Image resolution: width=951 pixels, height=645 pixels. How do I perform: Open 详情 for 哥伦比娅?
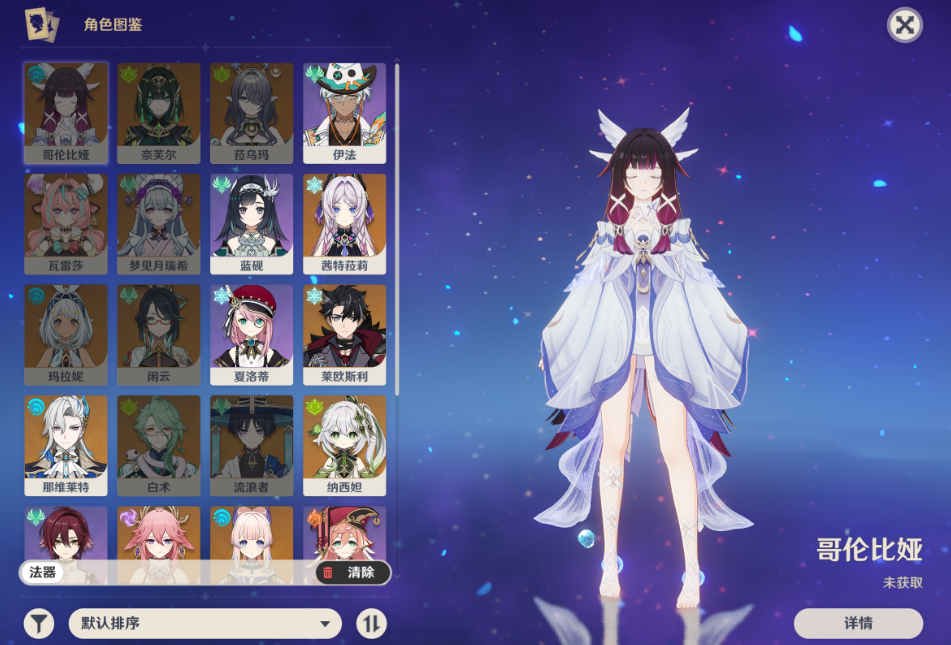point(858,623)
